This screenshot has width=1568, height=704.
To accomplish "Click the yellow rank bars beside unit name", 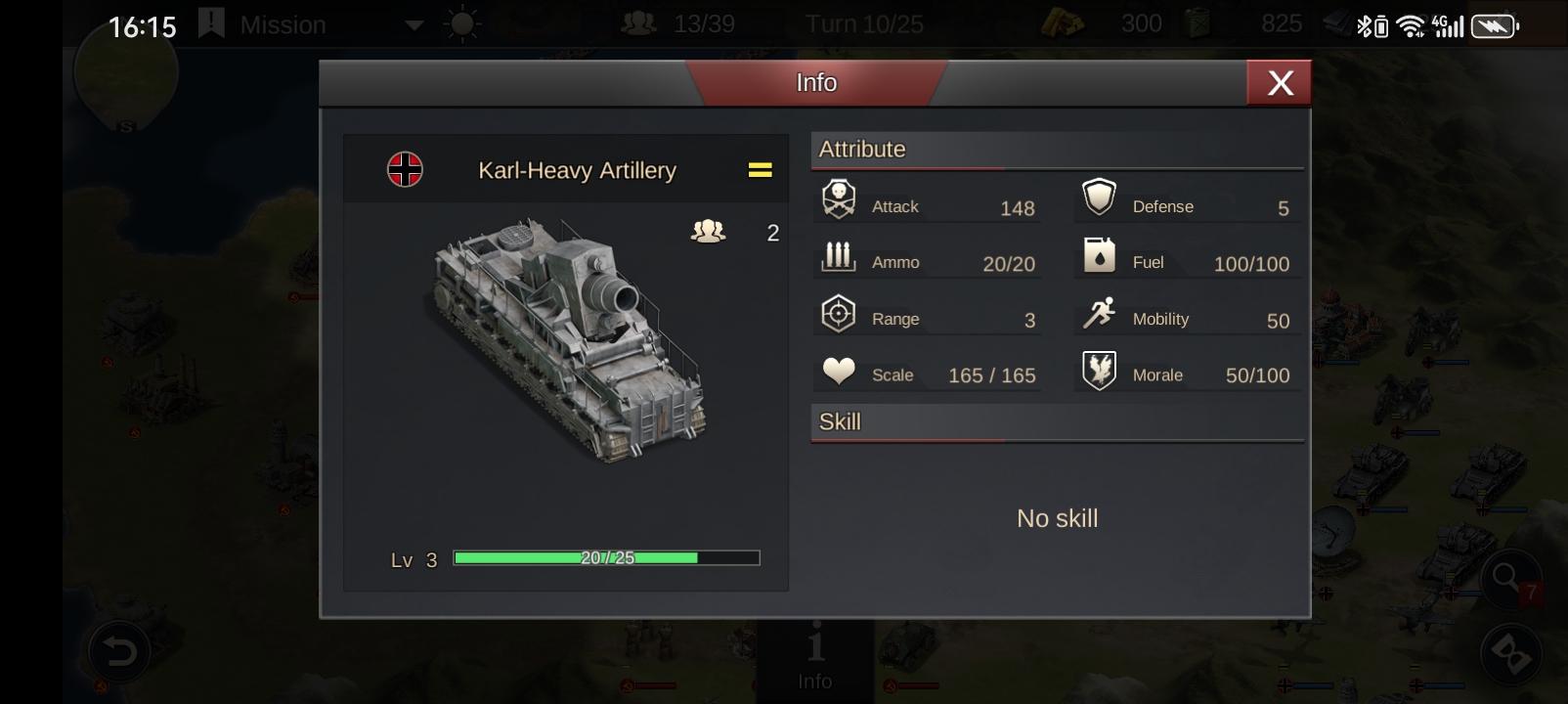I will [x=760, y=169].
